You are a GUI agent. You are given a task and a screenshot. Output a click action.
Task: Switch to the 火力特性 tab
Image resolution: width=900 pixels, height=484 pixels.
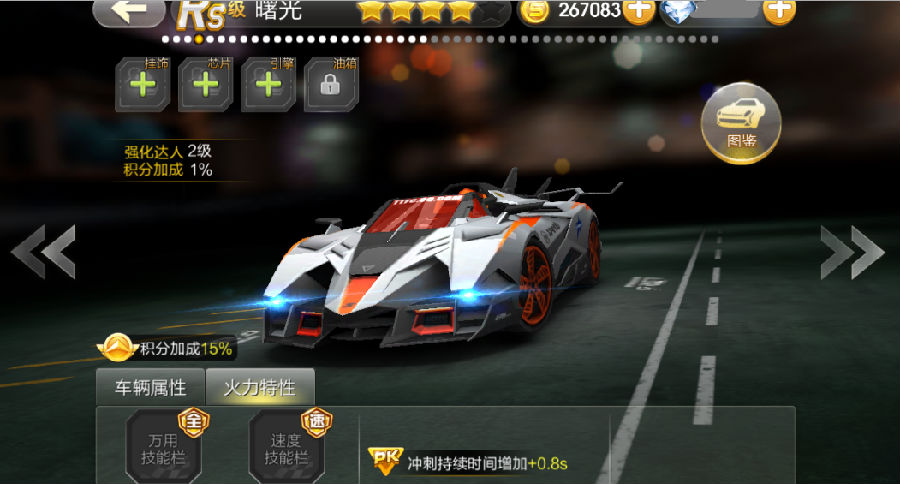[x=259, y=388]
